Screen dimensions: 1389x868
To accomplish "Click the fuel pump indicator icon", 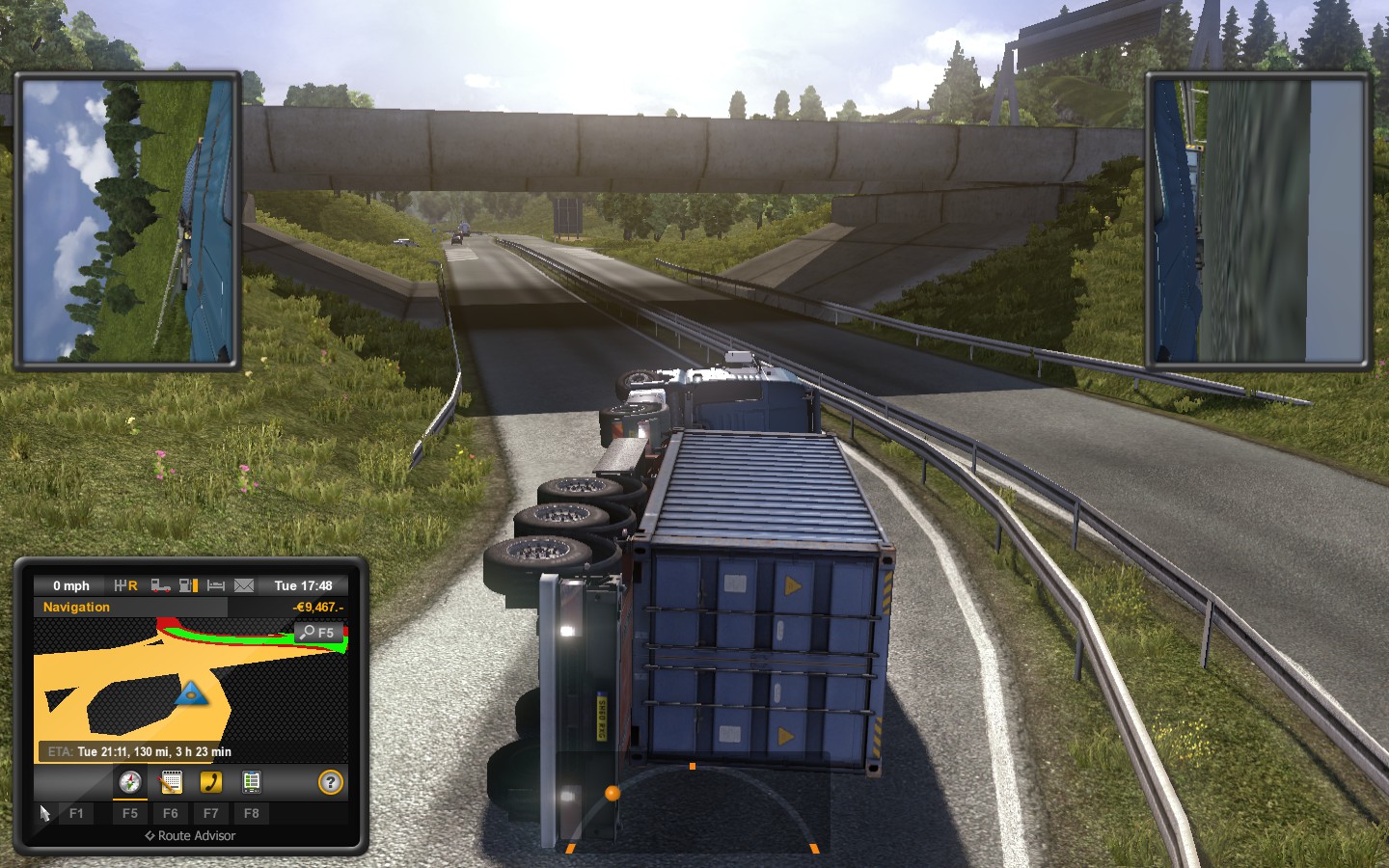I will [188, 585].
